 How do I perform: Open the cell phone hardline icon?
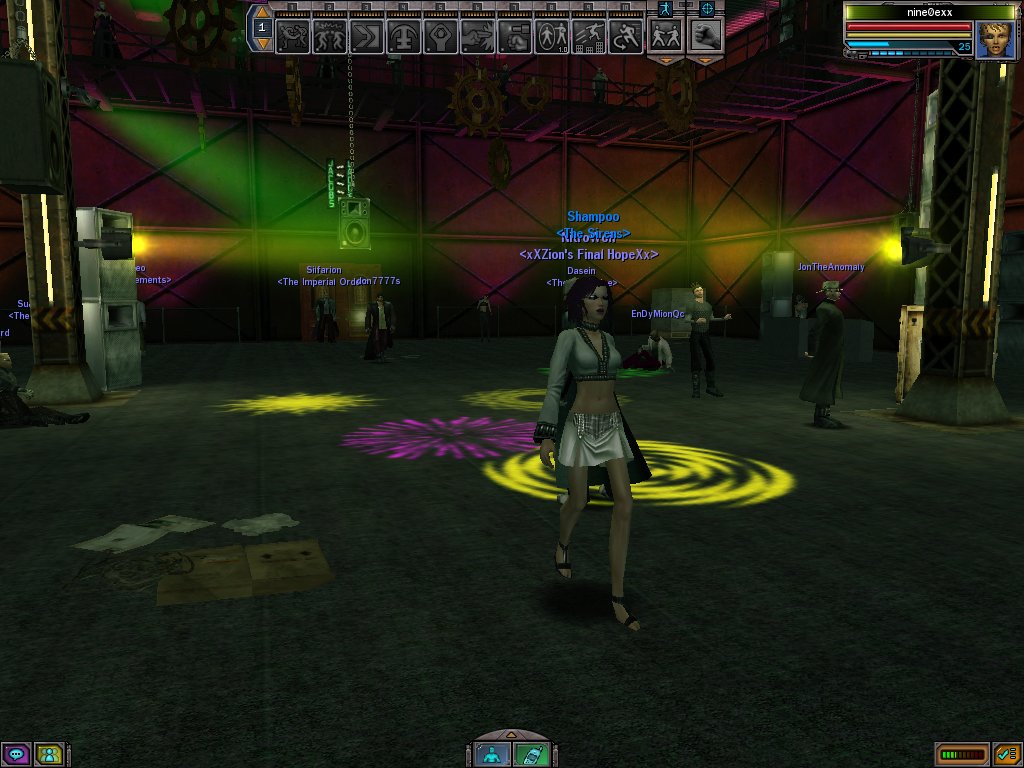[x=530, y=755]
